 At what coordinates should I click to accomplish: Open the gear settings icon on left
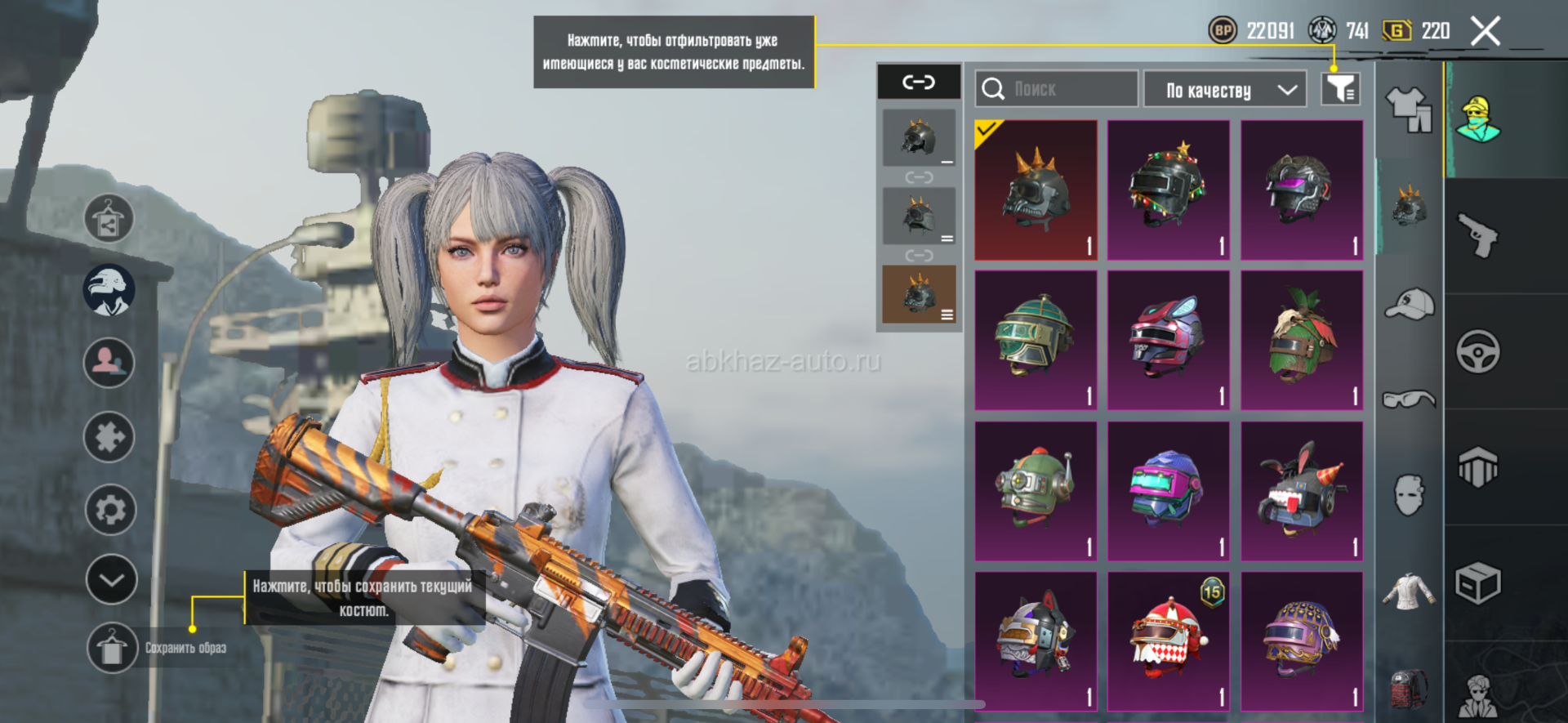coord(110,510)
